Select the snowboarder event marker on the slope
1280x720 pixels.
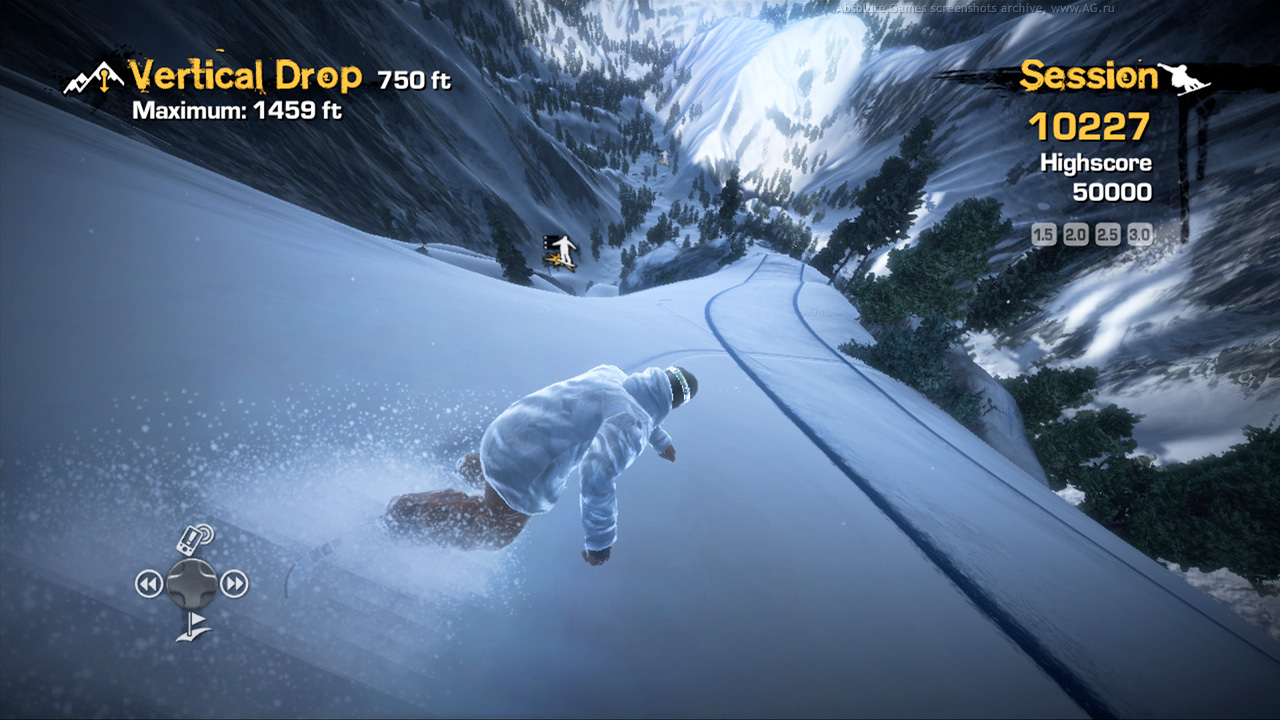[x=562, y=253]
